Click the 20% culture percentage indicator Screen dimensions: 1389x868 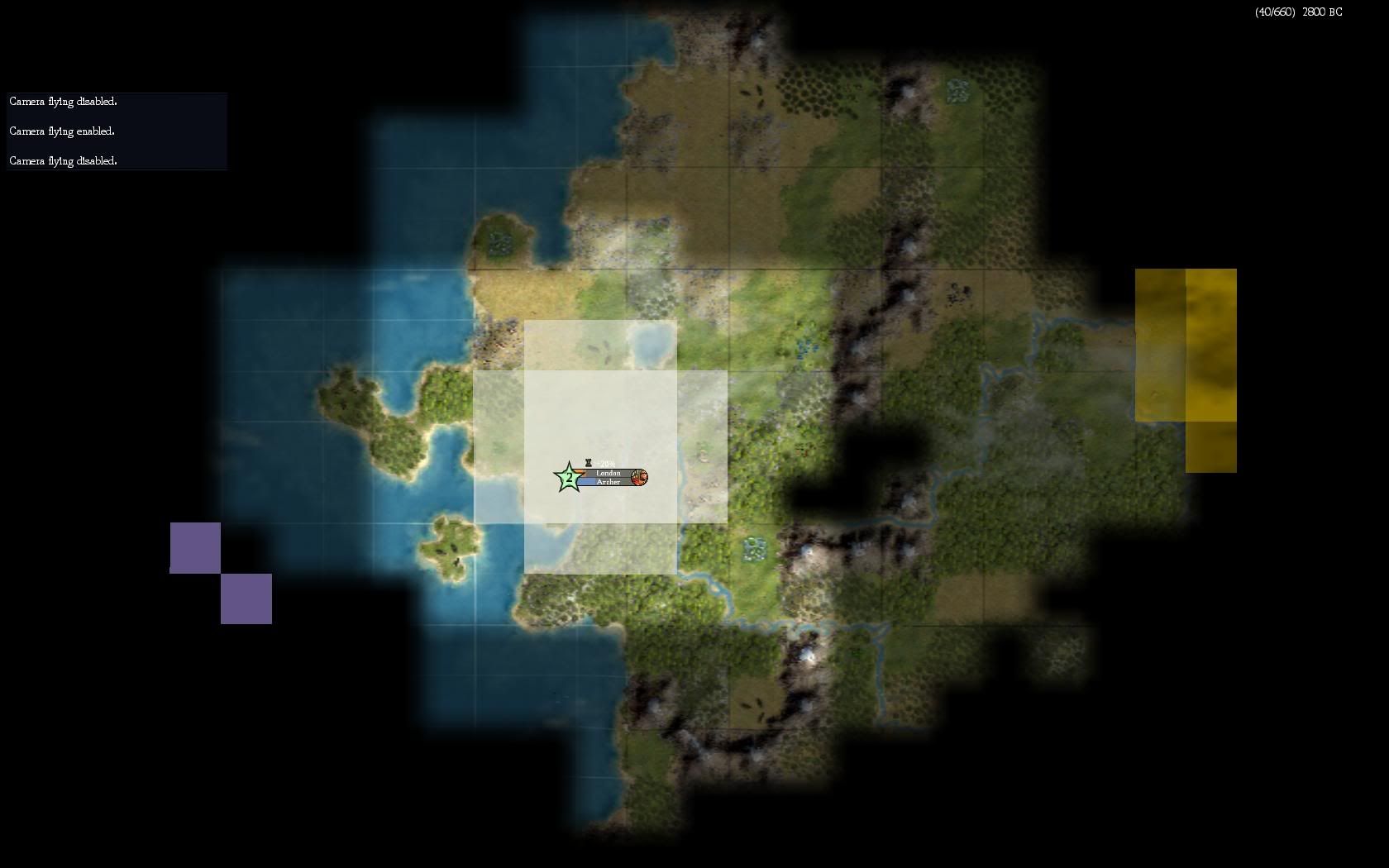tap(607, 463)
